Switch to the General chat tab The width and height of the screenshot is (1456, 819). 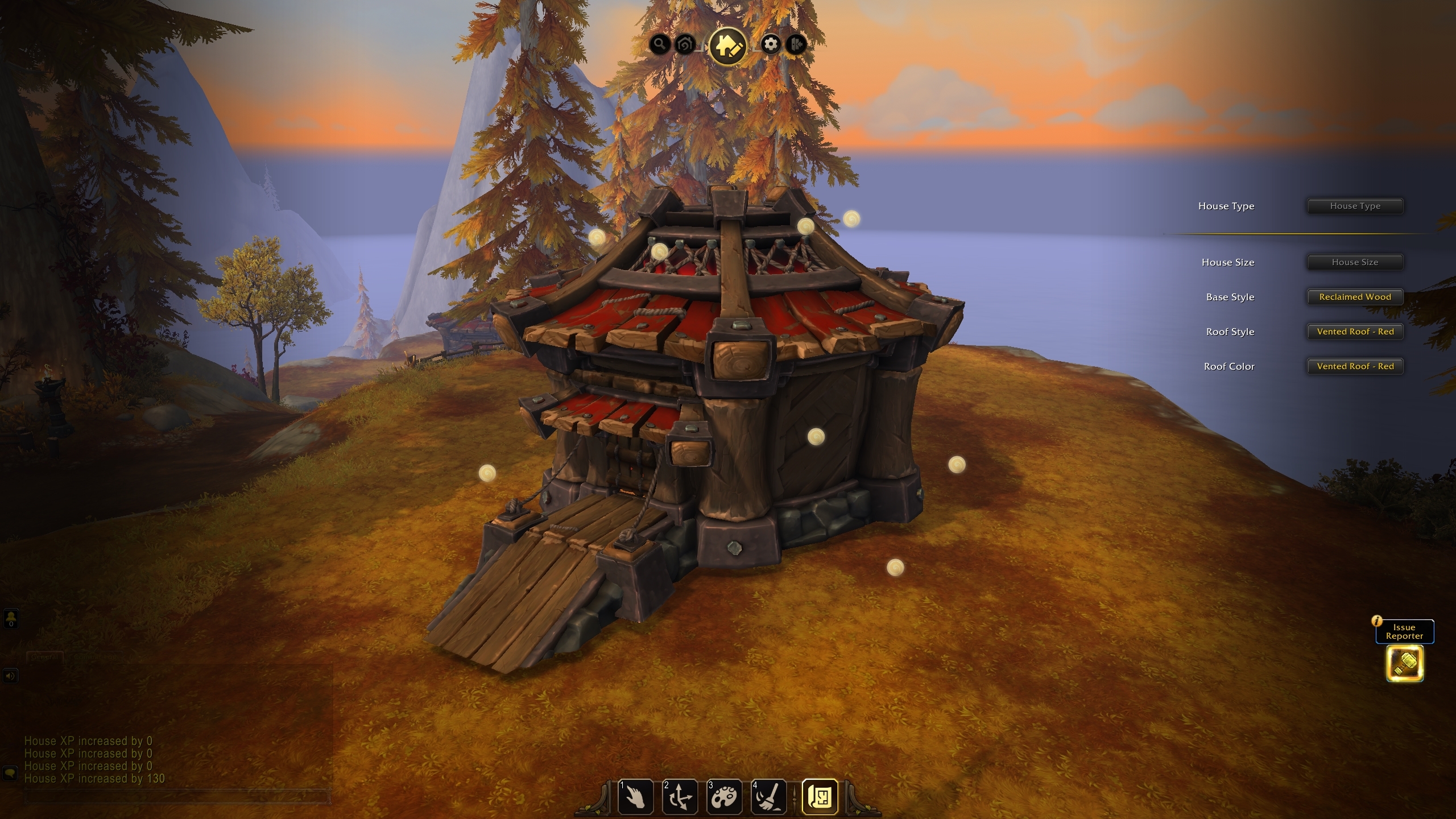(x=44, y=657)
